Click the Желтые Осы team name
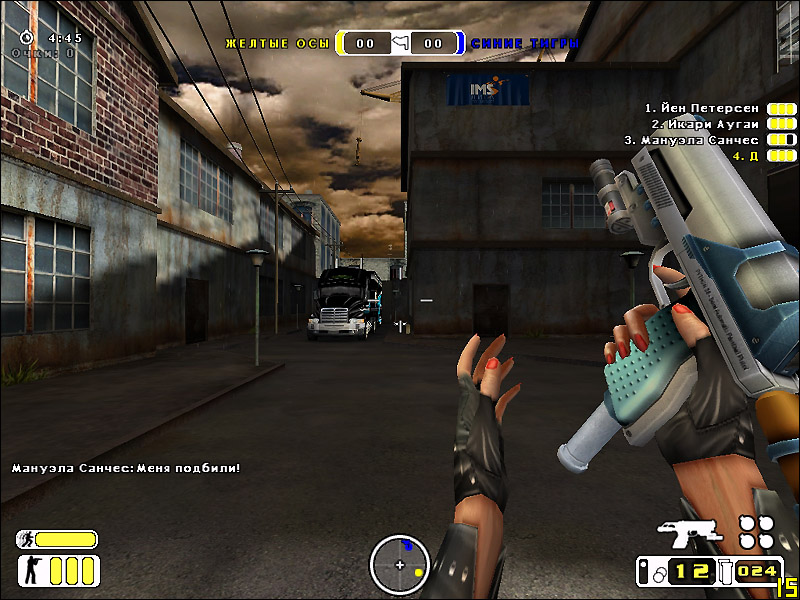 [278, 44]
